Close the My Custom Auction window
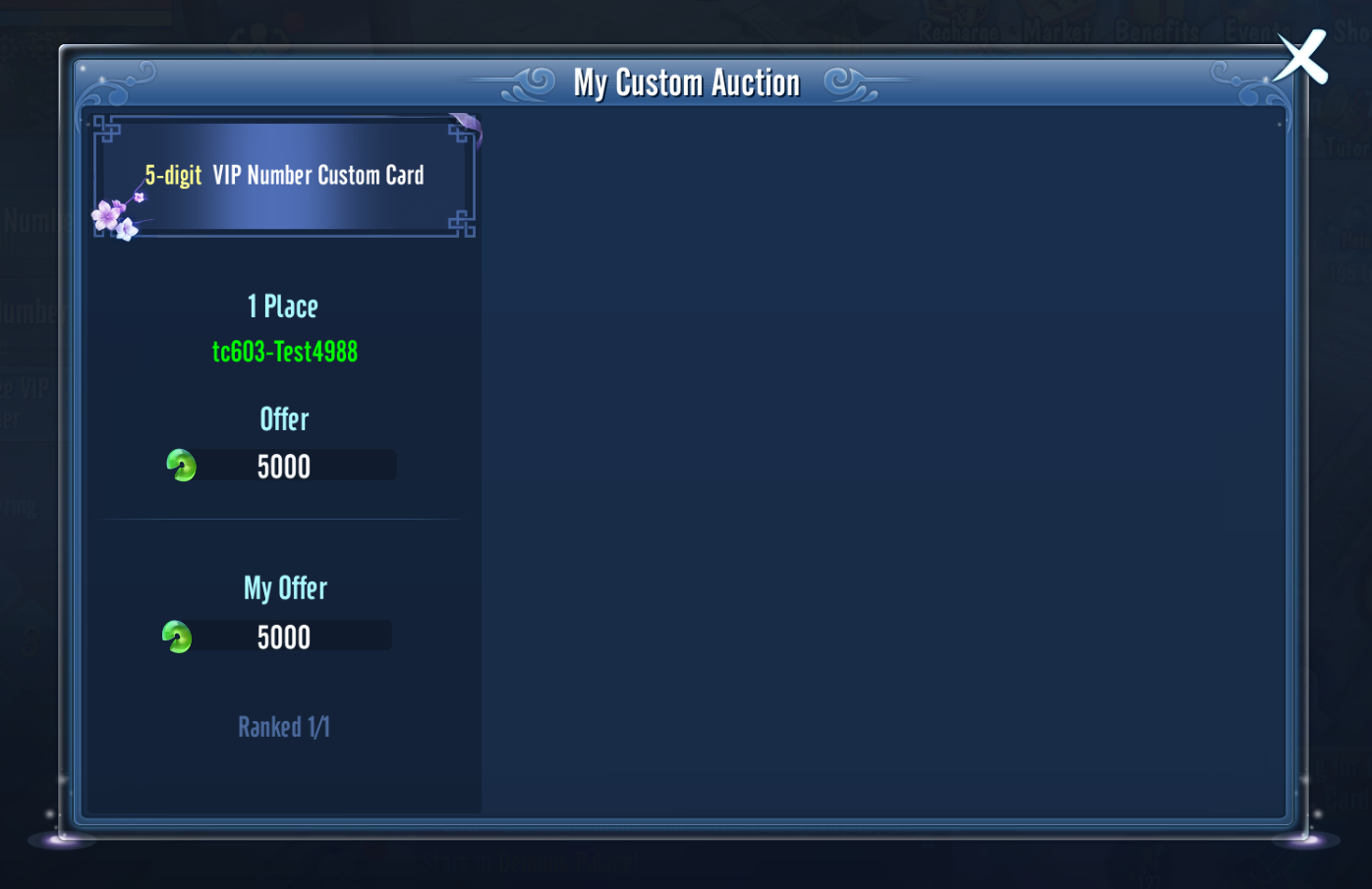 coord(1301,57)
